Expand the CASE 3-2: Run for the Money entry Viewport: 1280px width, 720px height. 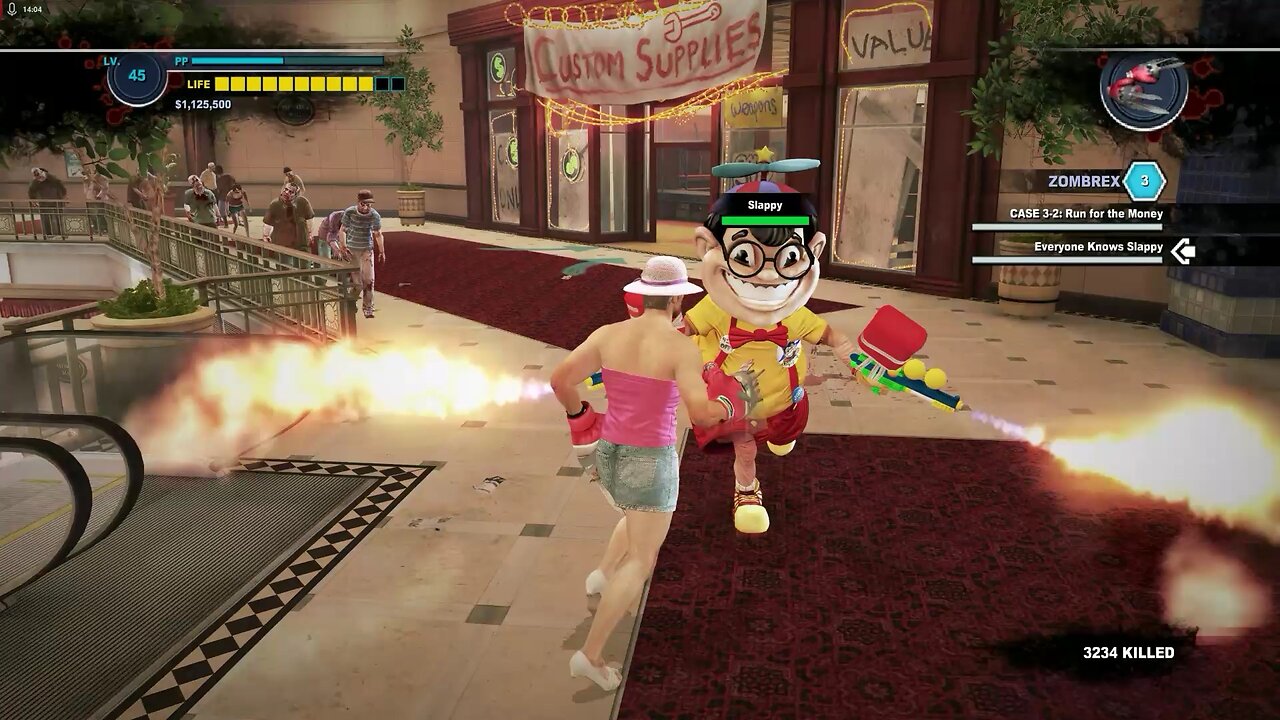pos(1086,213)
